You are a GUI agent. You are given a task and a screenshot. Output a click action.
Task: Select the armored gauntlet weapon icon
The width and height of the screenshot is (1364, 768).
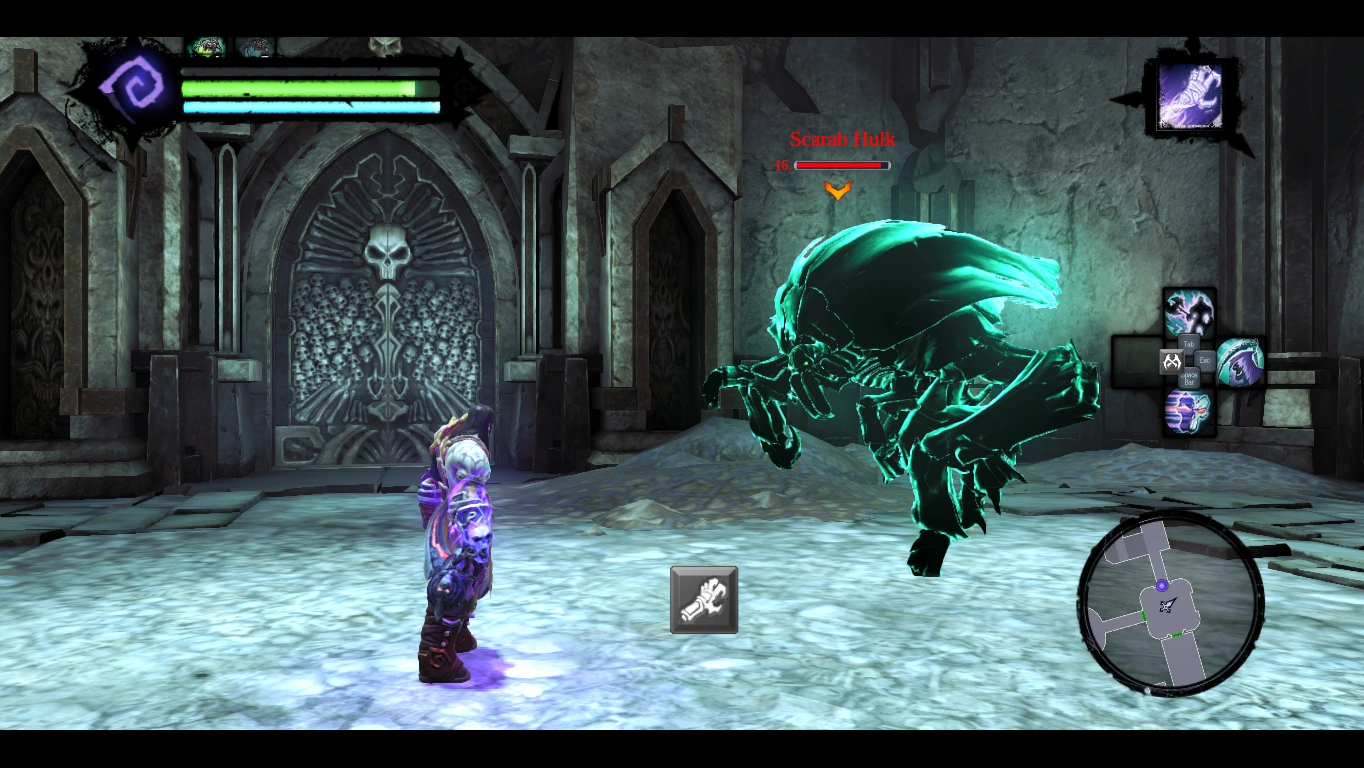(x=704, y=600)
